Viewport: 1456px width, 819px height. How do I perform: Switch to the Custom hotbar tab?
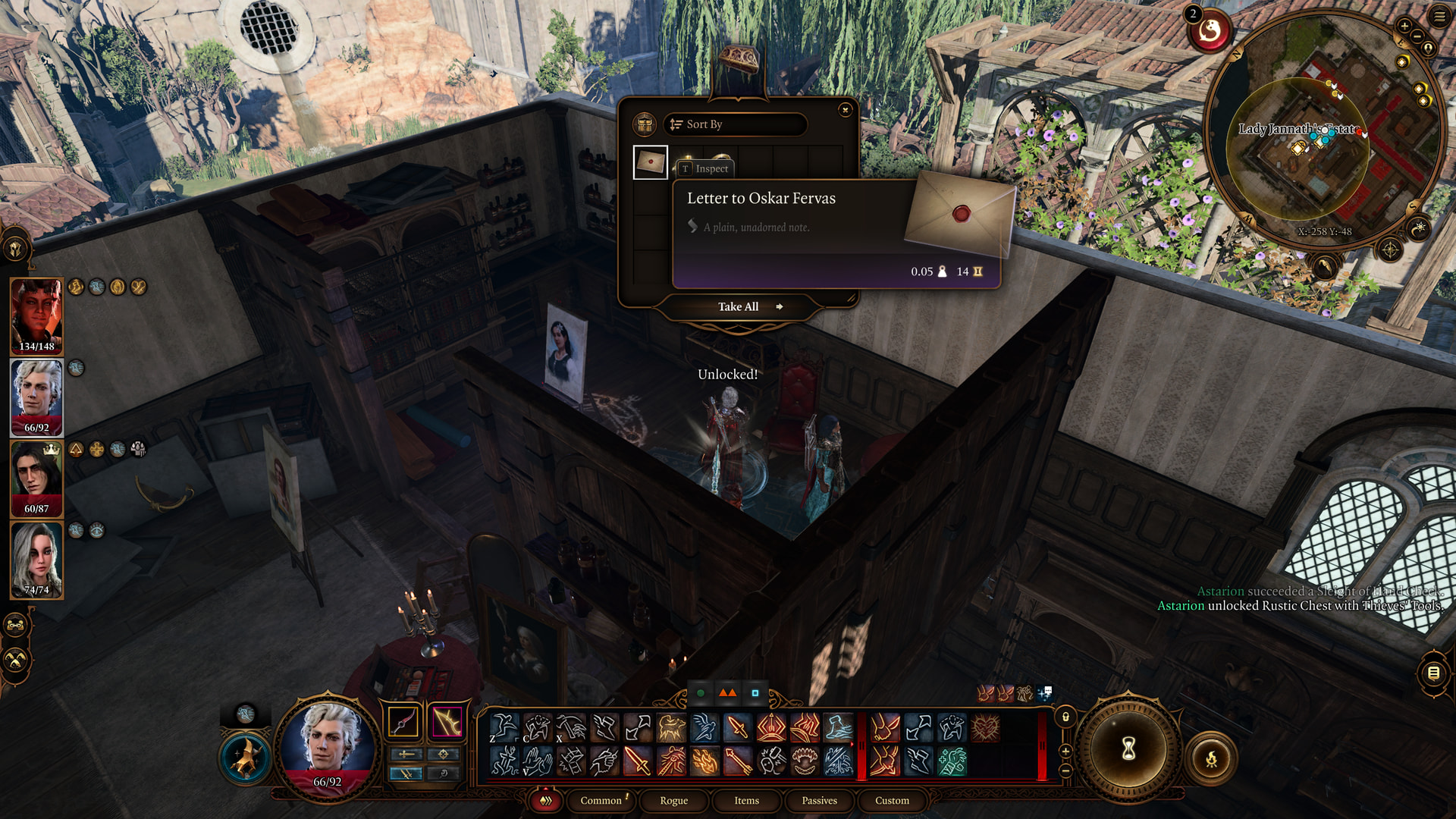pyautogui.click(x=892, y=800)
